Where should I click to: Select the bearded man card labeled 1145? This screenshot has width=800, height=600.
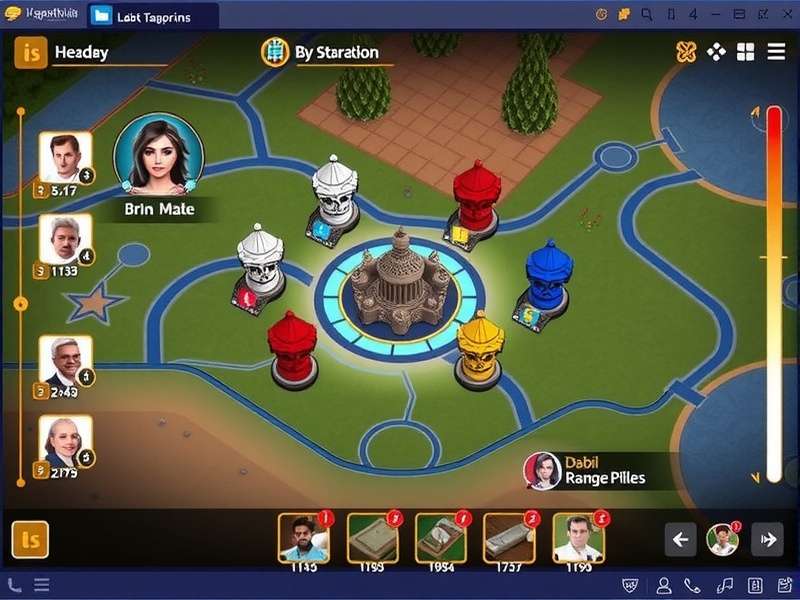click(303, 539)
